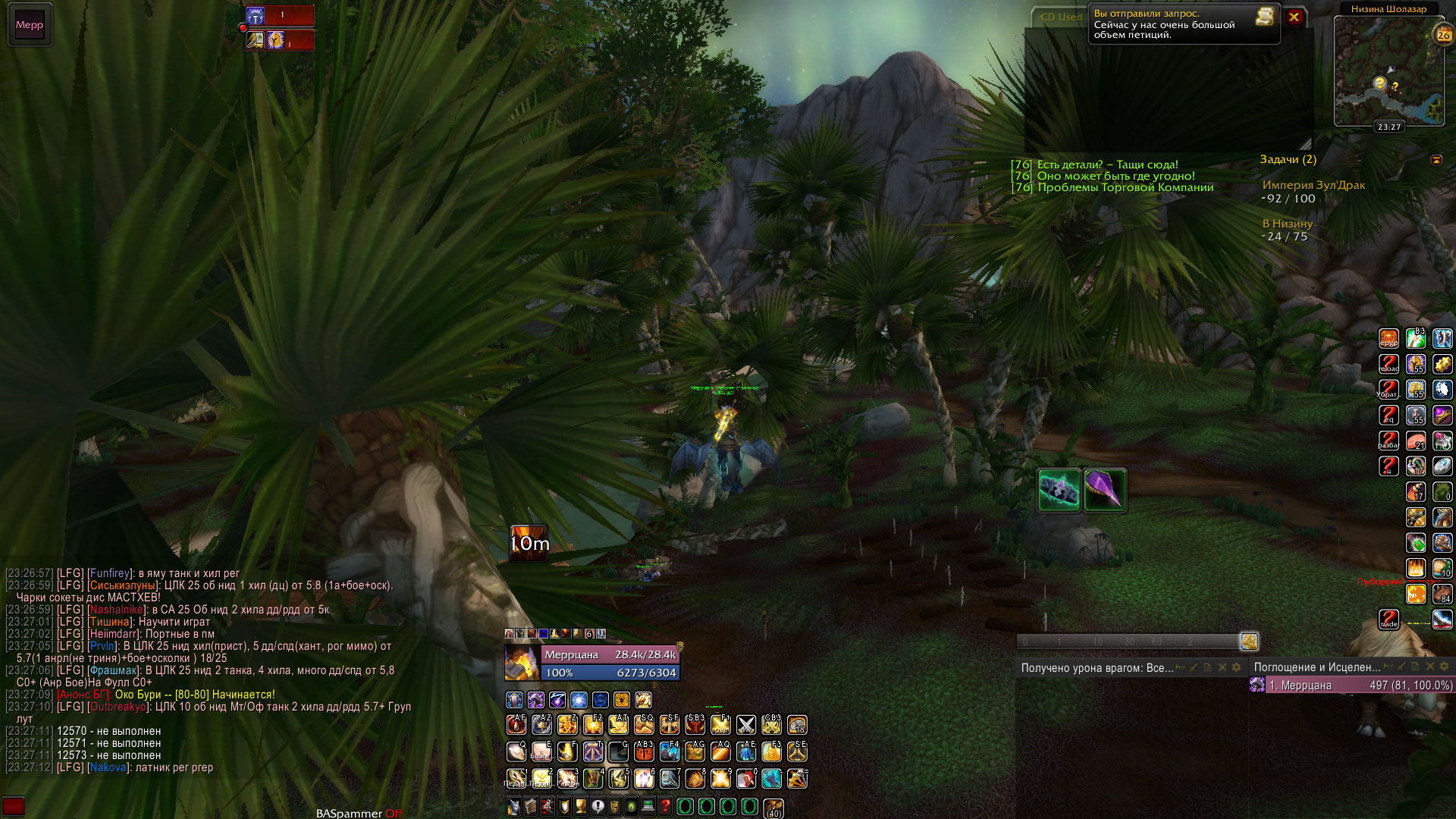The width and height of the screenshot is (1456, 819).
Task: Collapse the Задачи objectives tracker
Action: coord(1436,160)
